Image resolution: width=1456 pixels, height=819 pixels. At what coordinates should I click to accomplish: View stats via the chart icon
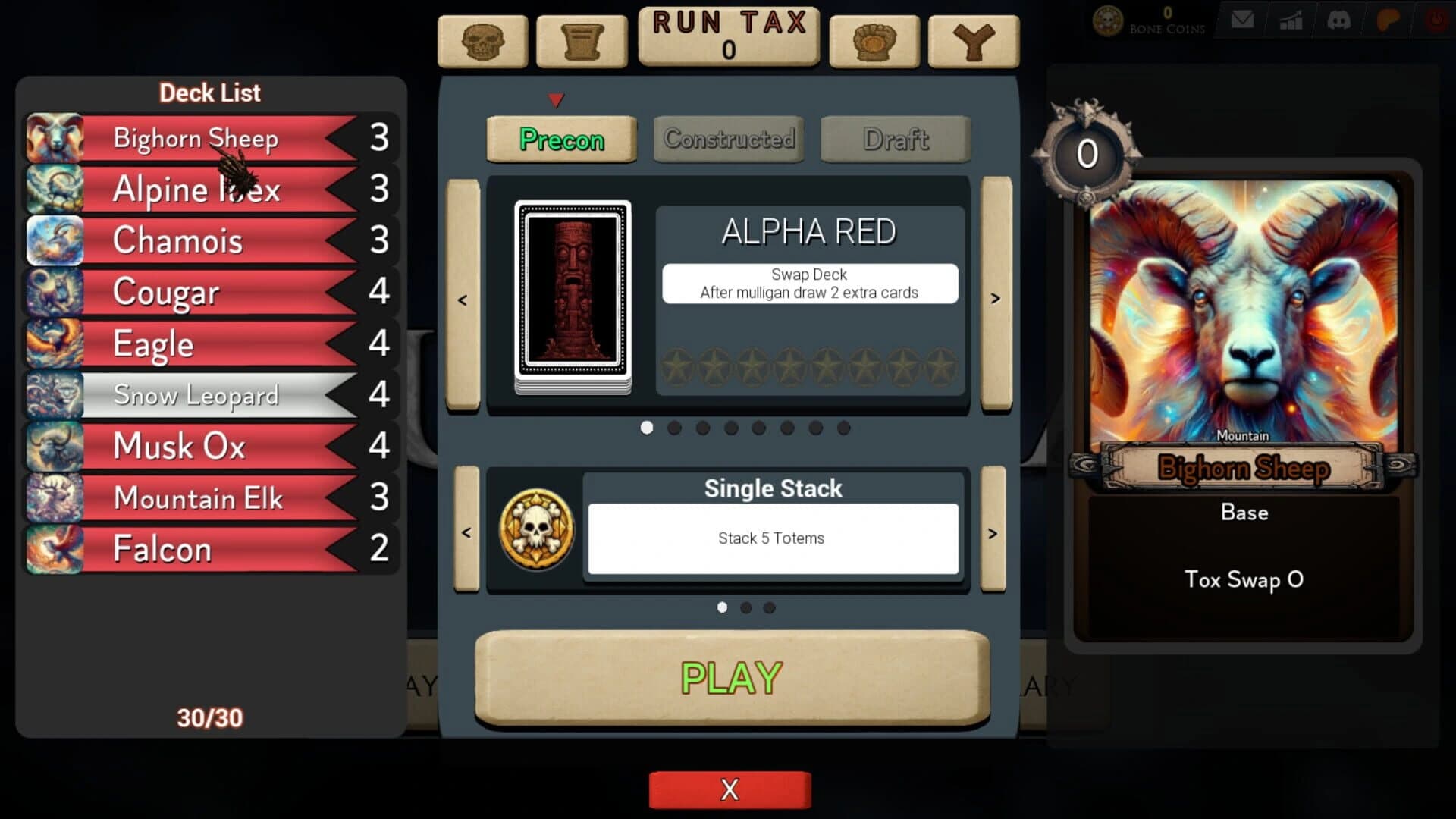pyautogui.click(x=1291, y=19)
